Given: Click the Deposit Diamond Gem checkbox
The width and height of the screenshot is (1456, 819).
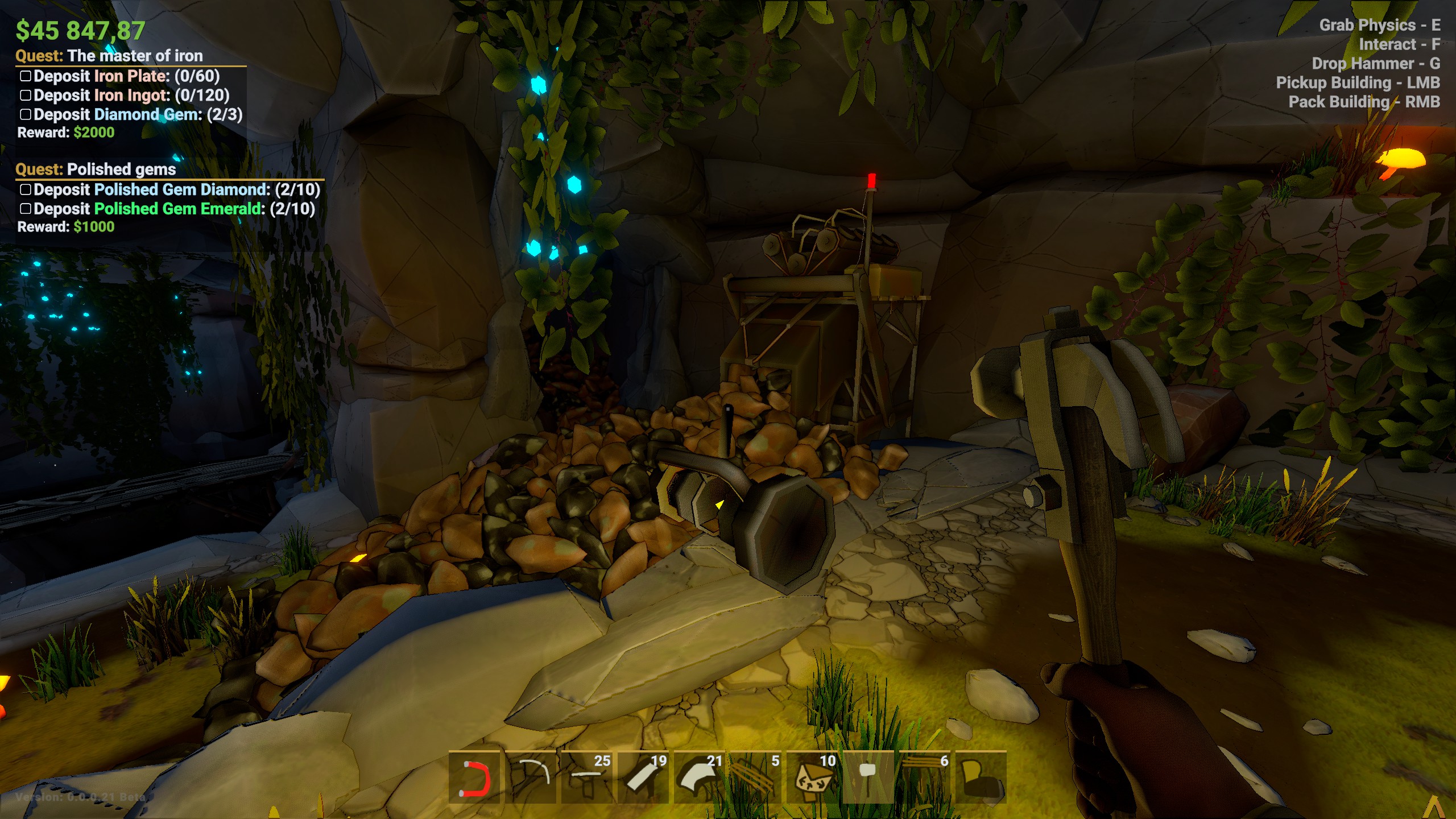Looking at the screenshot, I should click(x=26, y=115).
